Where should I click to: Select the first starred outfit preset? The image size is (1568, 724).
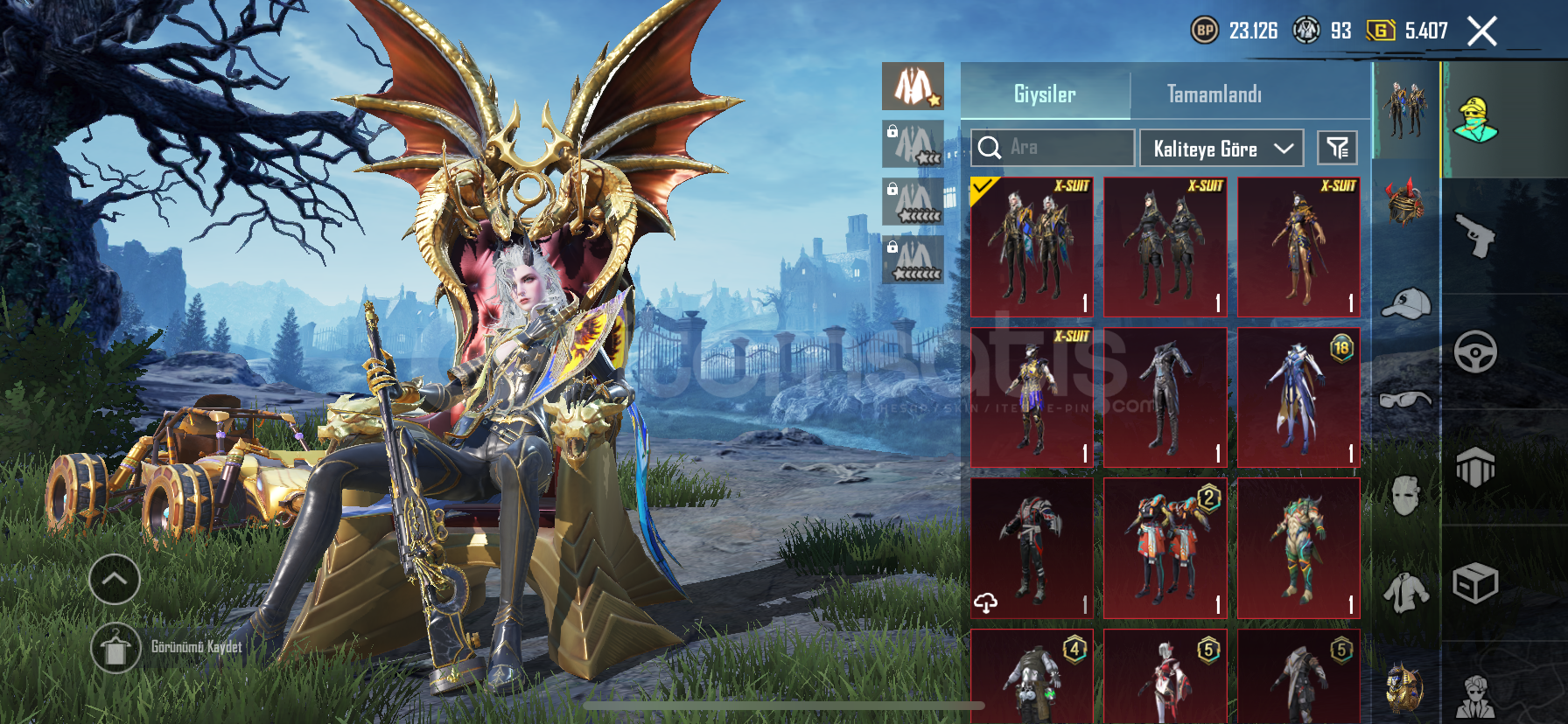point(913,86)
